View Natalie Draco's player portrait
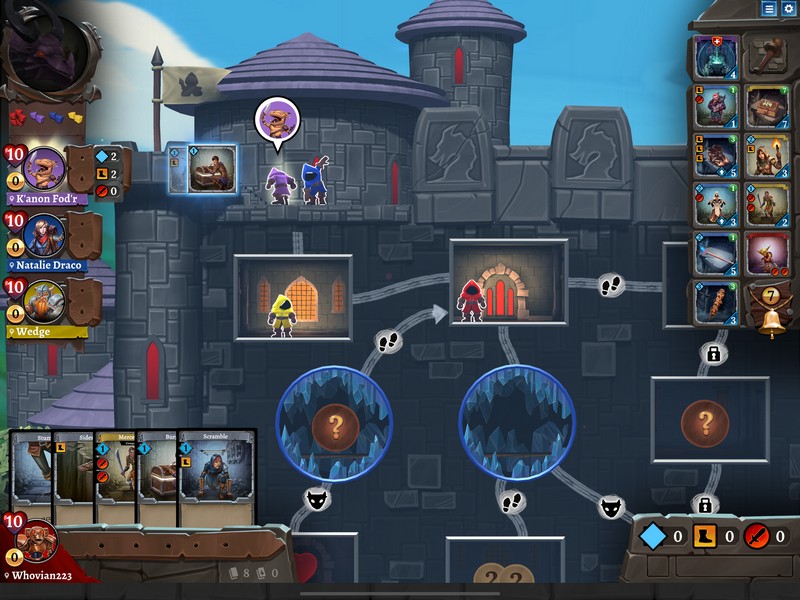This screenshot has width=800, height=600. [x=45, y=235]
